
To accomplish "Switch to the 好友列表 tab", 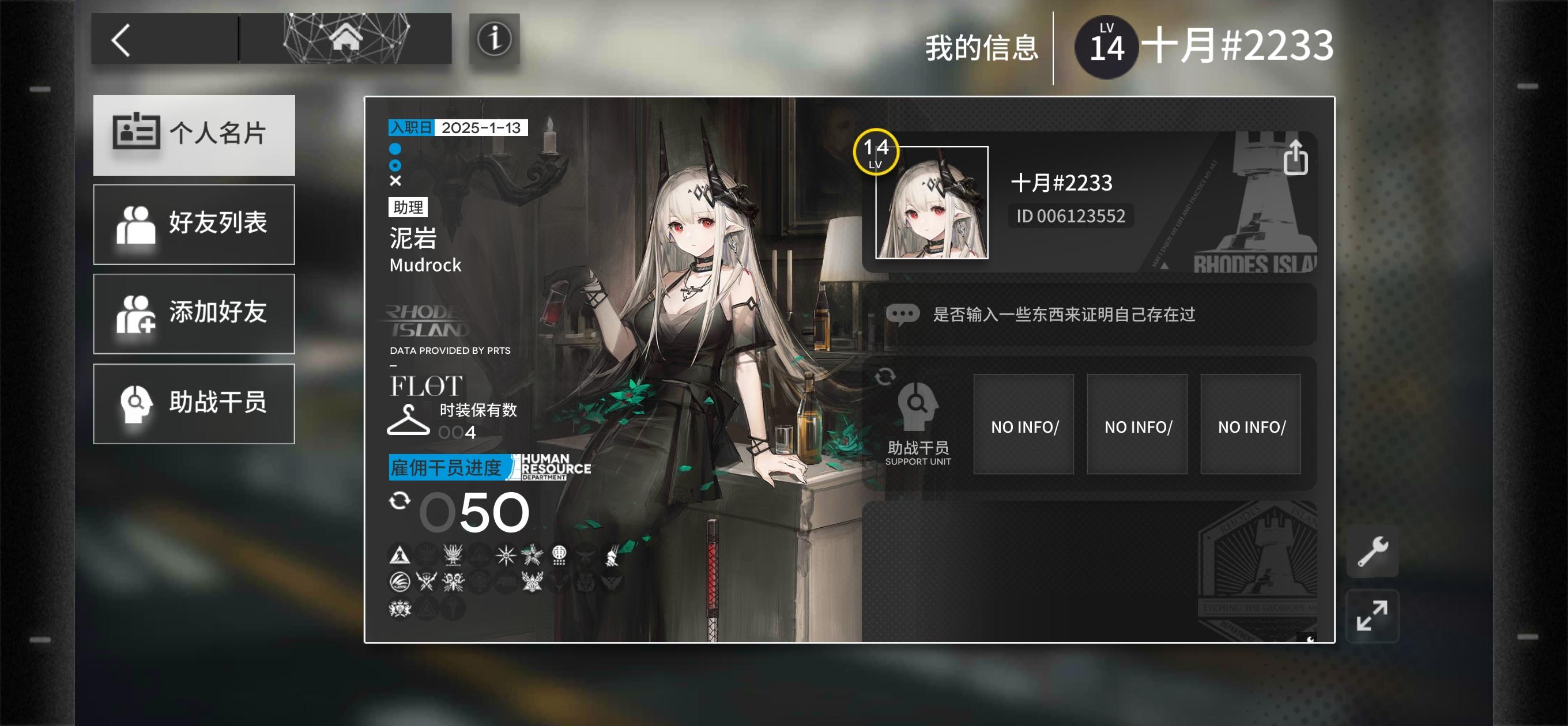I will (194, 224).
